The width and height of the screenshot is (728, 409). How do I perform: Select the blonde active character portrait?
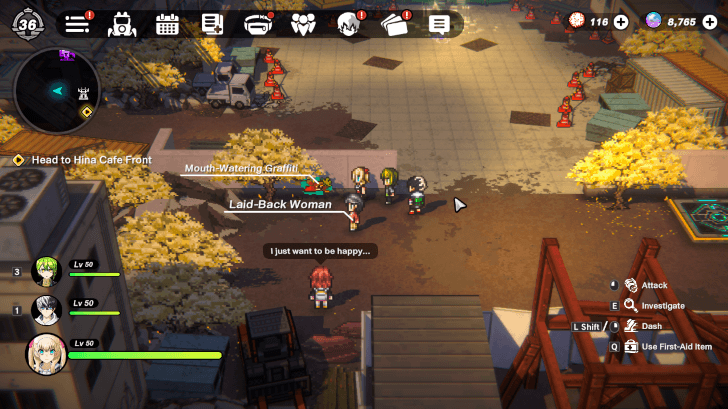point(46,352)
